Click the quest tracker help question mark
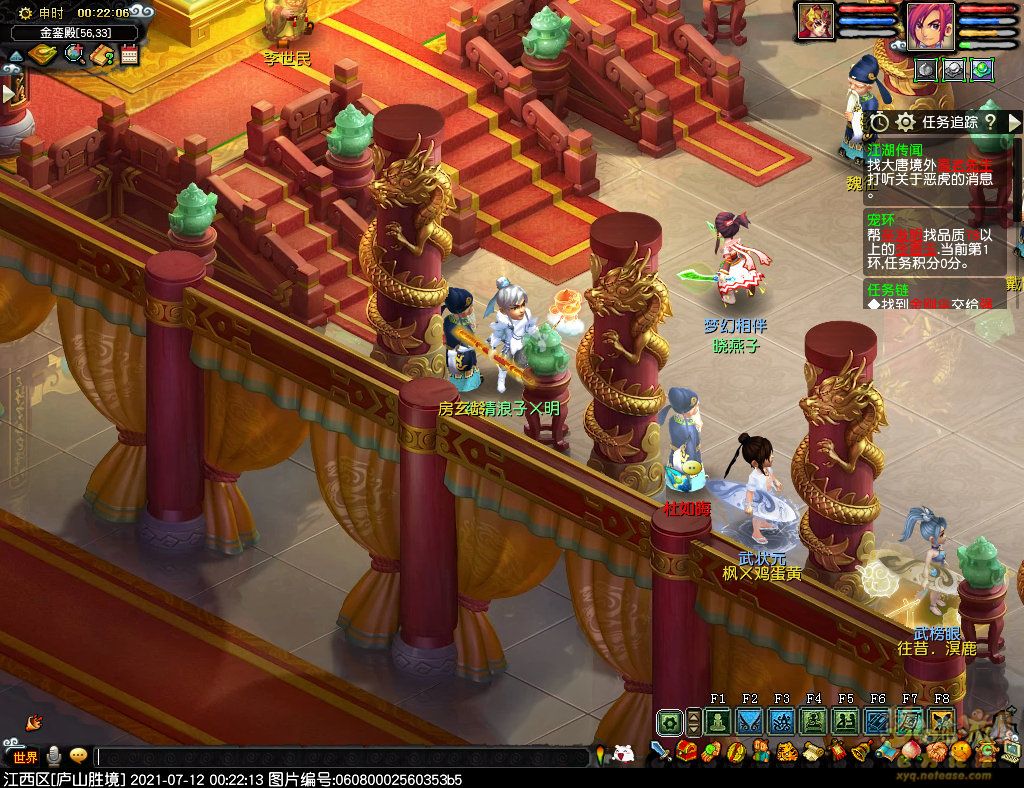Screen dimensions: 1024x788 pos(989,121)
